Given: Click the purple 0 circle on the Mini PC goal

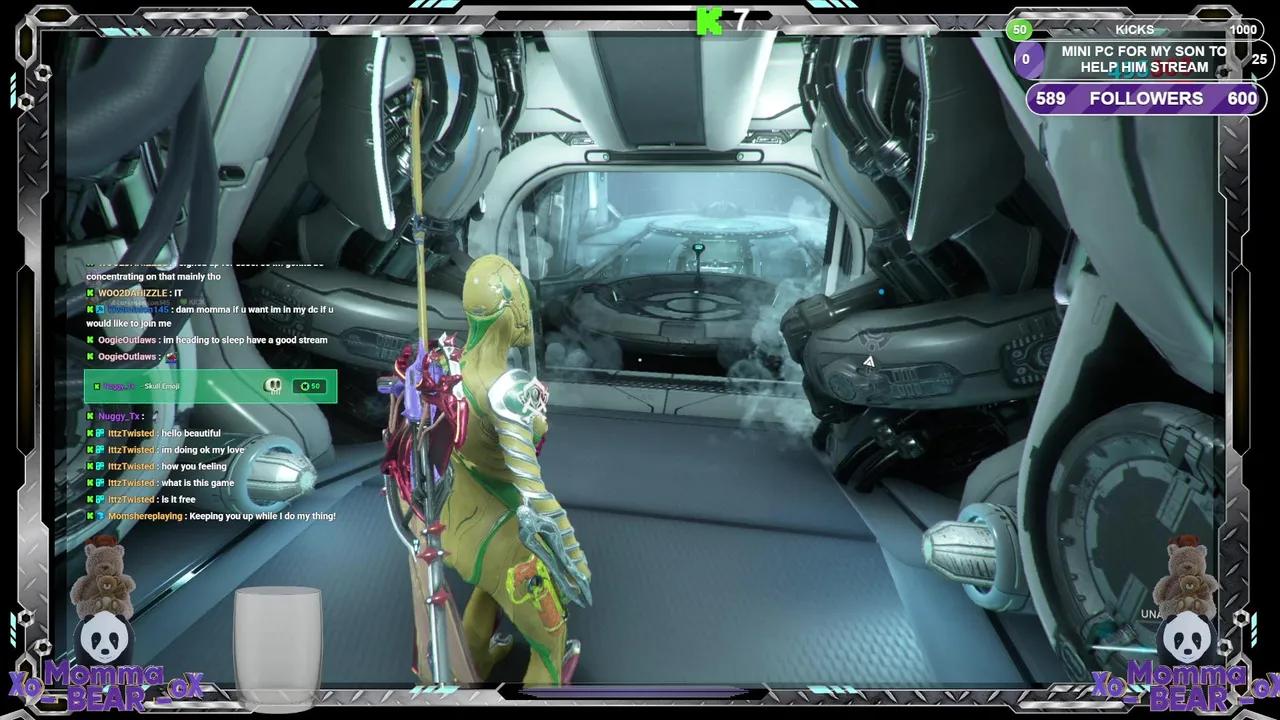Looking at the screenshot, I should (x=1027, y=60).
